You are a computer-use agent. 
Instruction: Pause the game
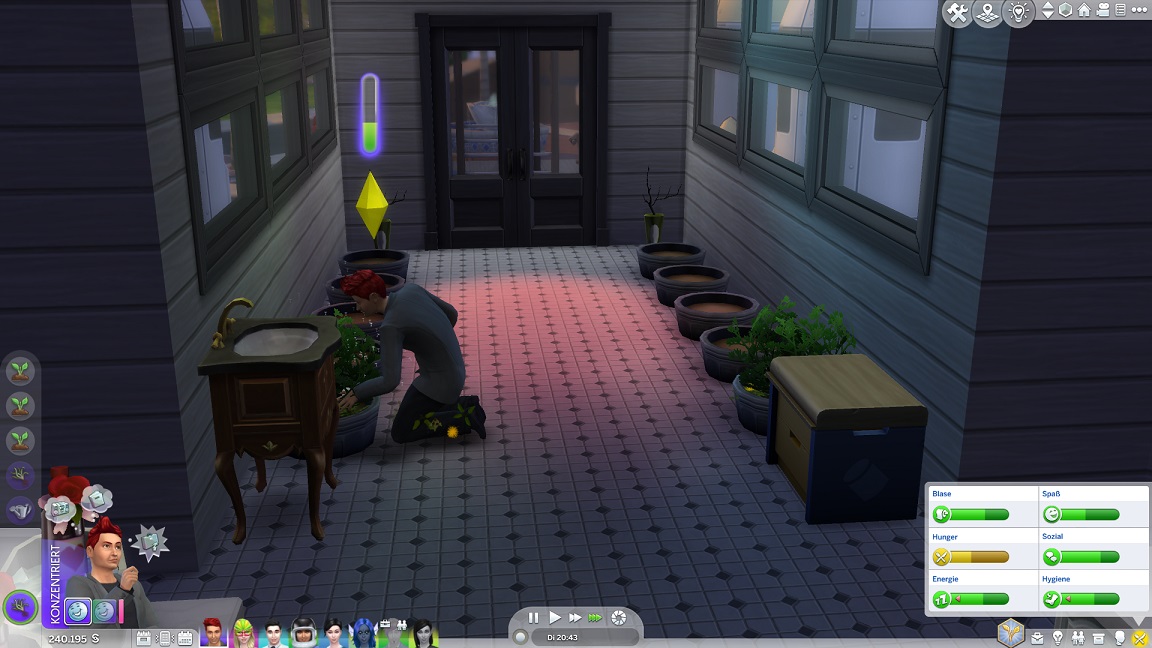point(534,618)
